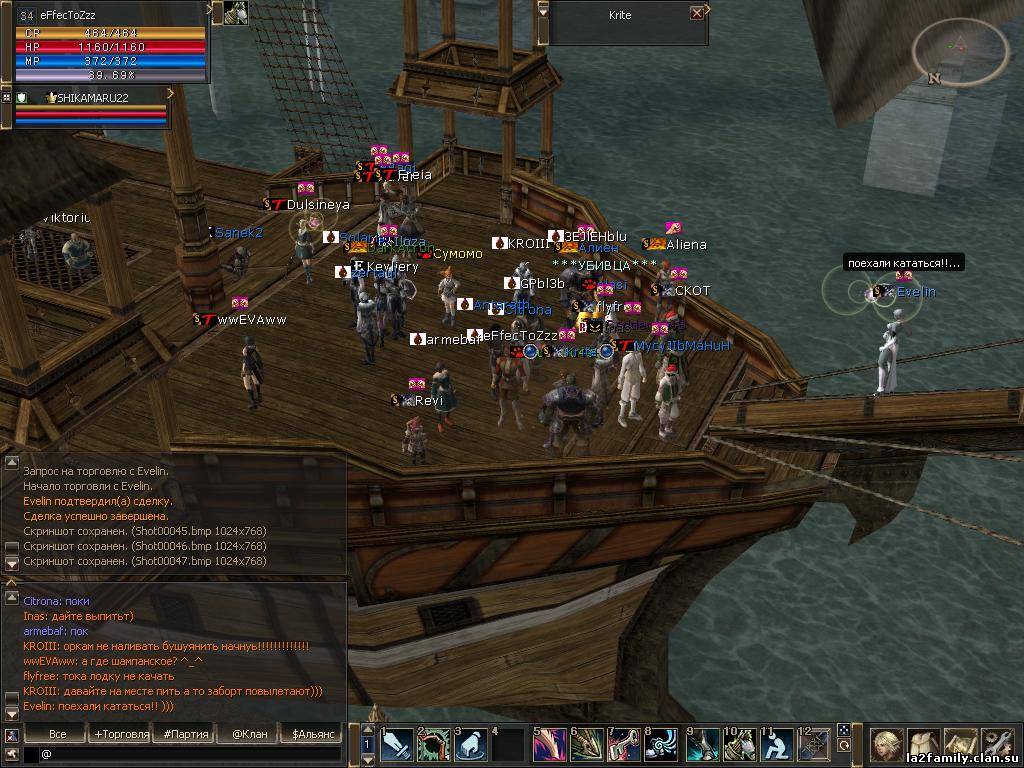
Task: Open the map scroll button
Action: (960, 744)
